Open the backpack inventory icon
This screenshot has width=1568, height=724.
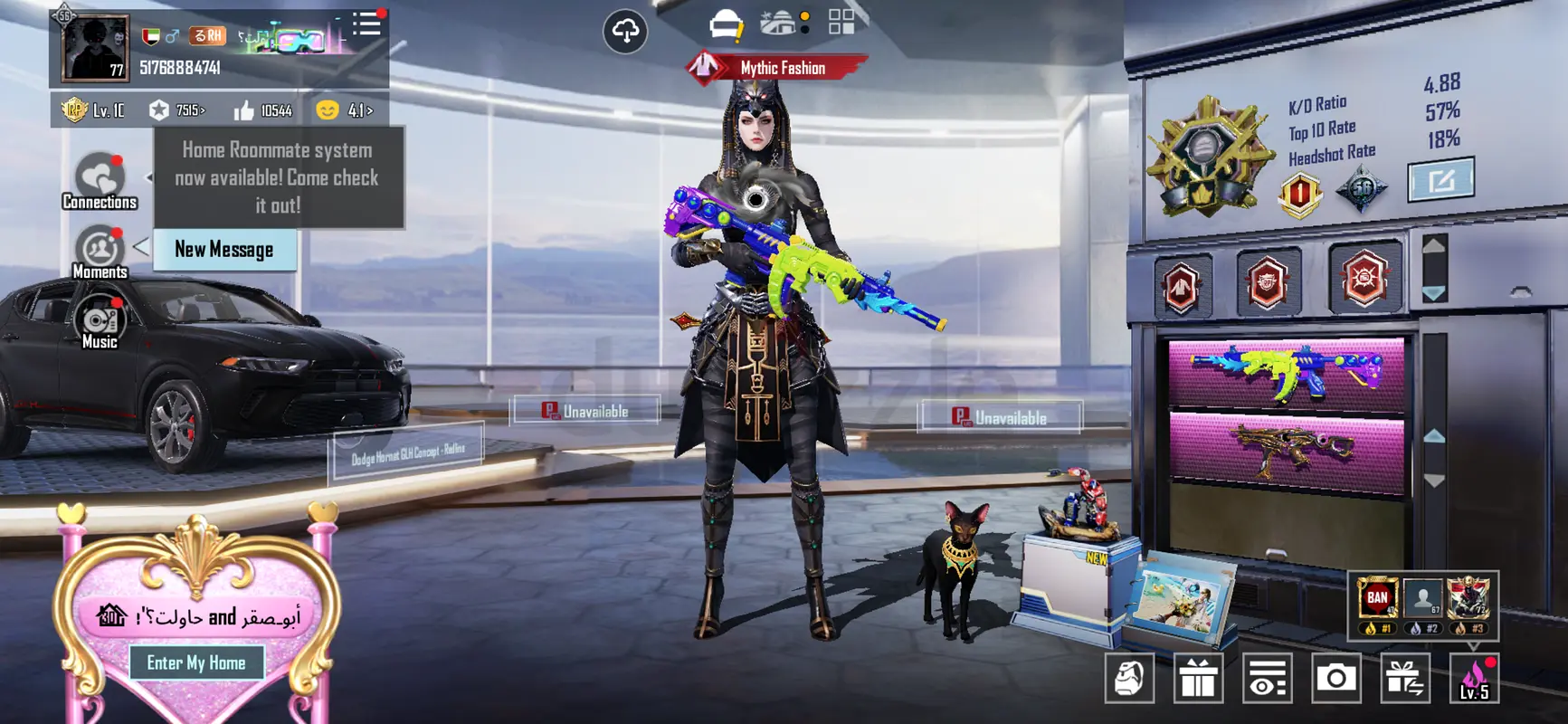click(x=1129, y=678)
